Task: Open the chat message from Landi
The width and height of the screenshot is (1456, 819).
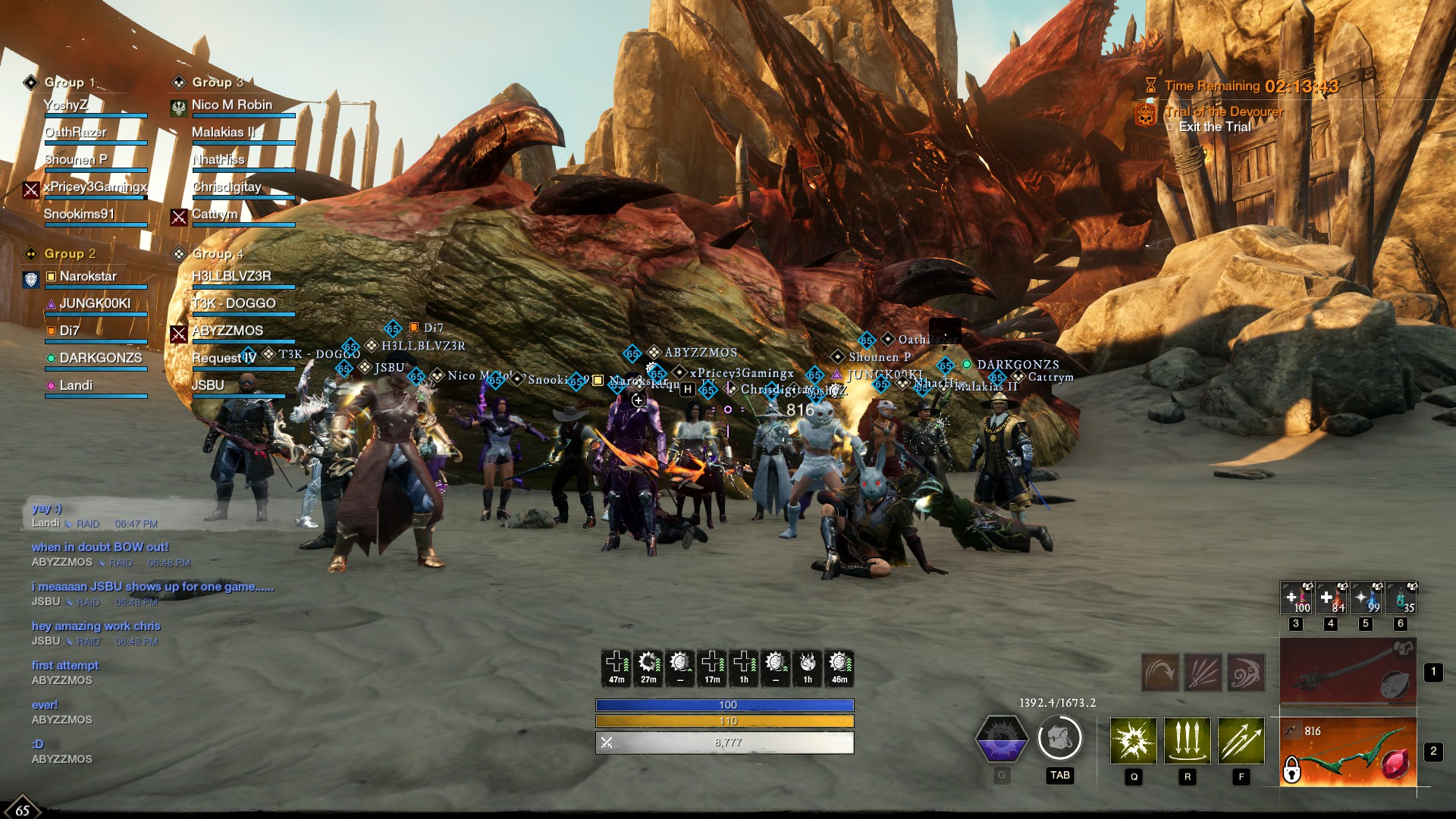Action: [x=47, y=508]
